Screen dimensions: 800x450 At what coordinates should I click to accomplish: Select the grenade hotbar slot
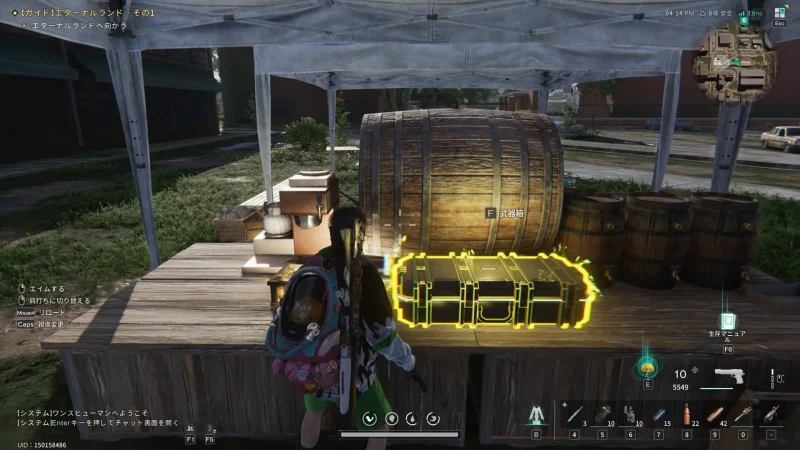(x=602, y=413)
